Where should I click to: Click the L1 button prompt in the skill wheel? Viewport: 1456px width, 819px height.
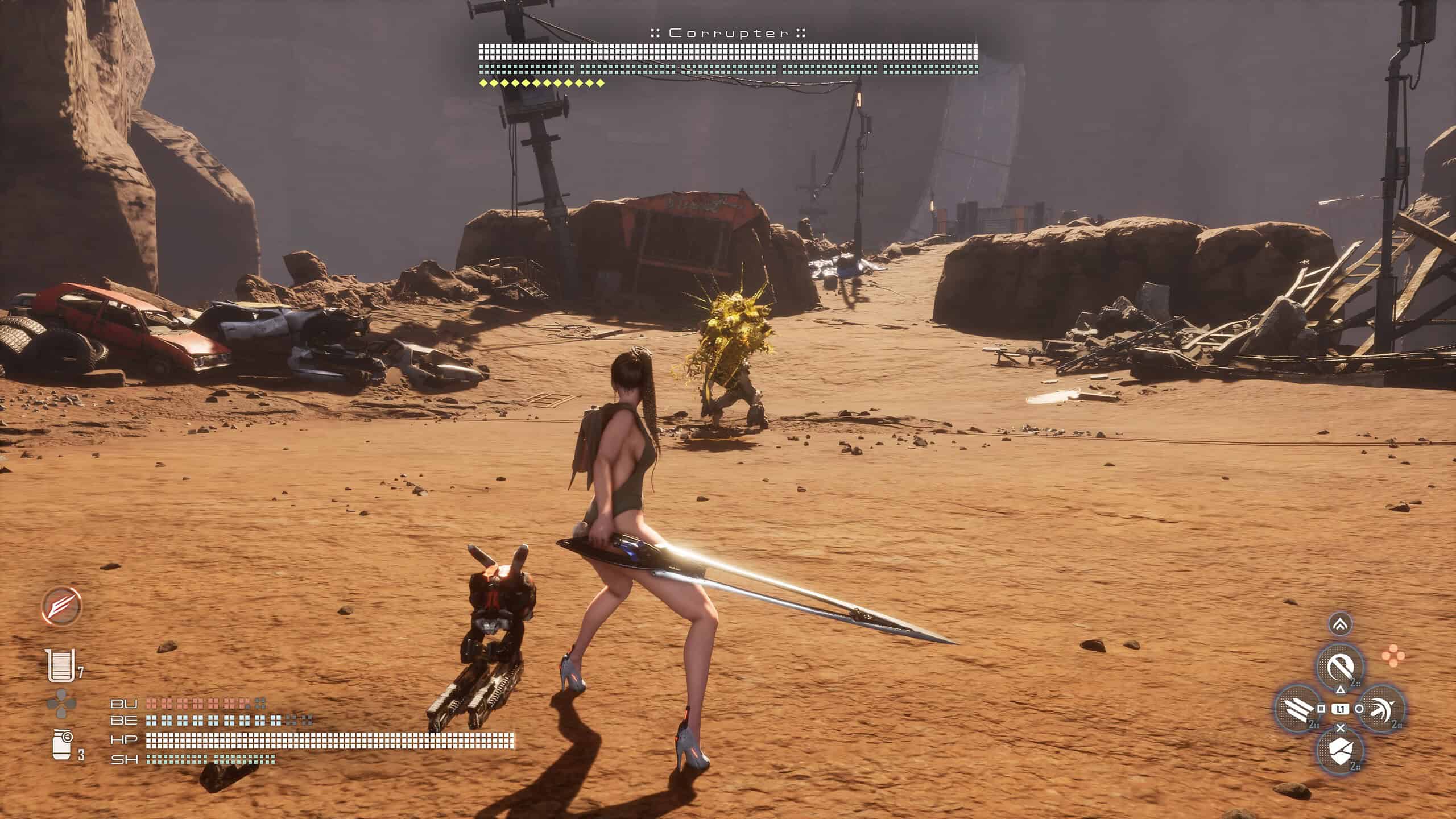point(1341,710)
